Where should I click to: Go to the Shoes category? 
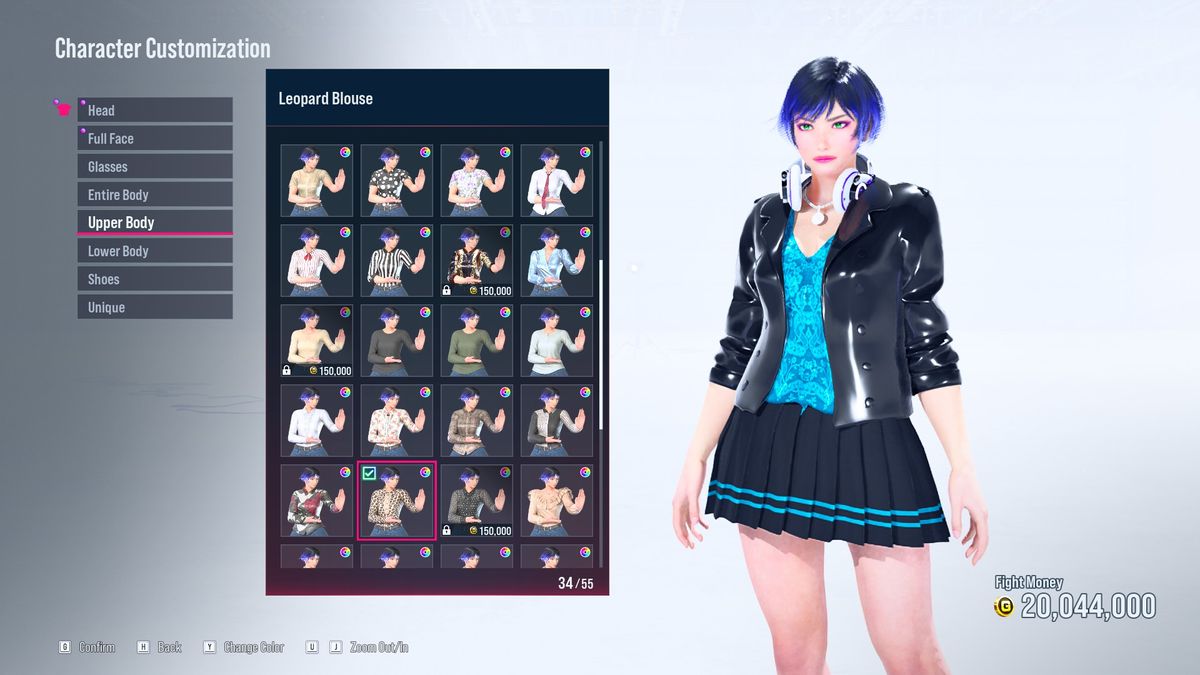155,279
